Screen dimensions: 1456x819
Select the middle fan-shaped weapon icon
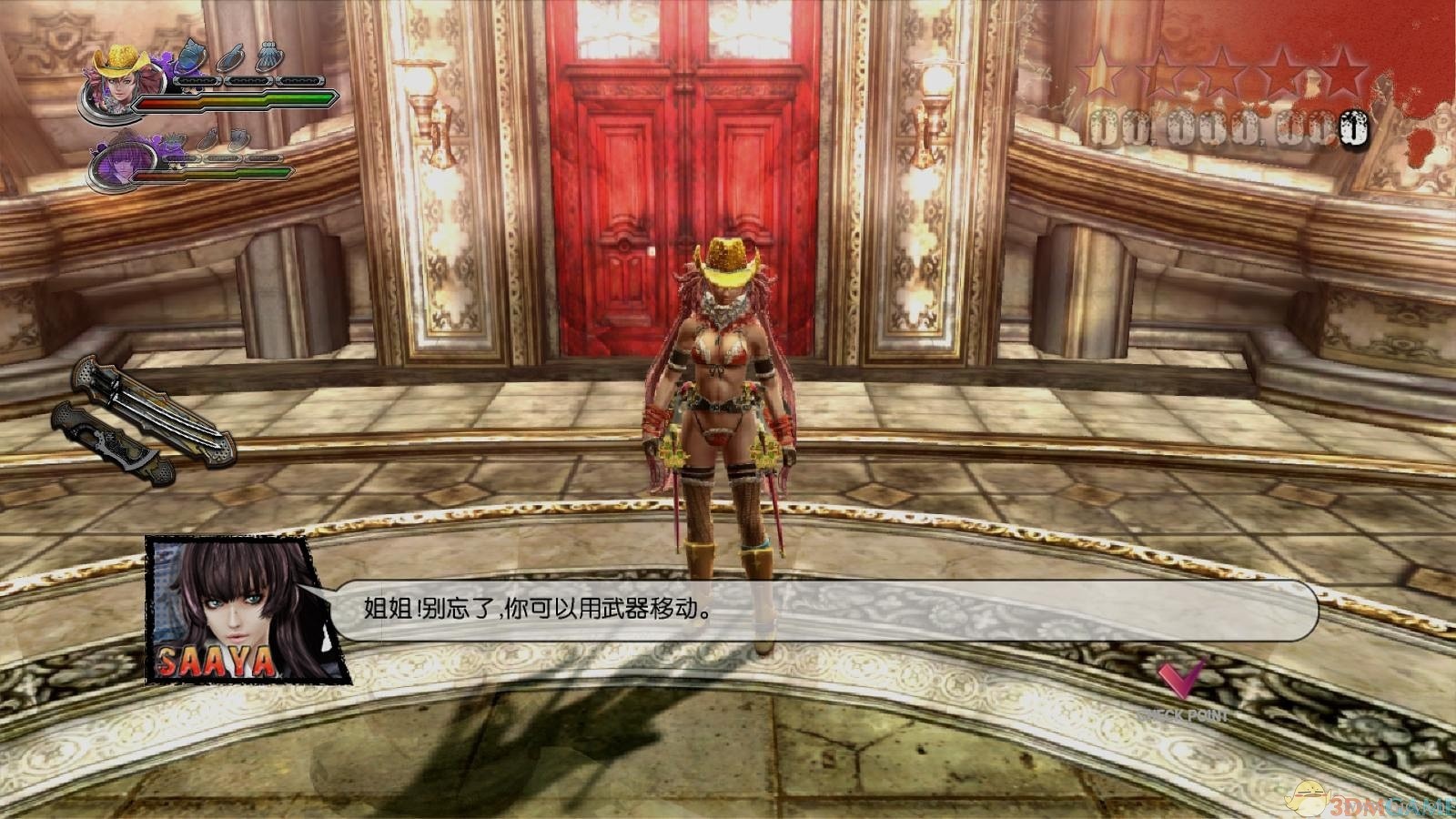233,58
